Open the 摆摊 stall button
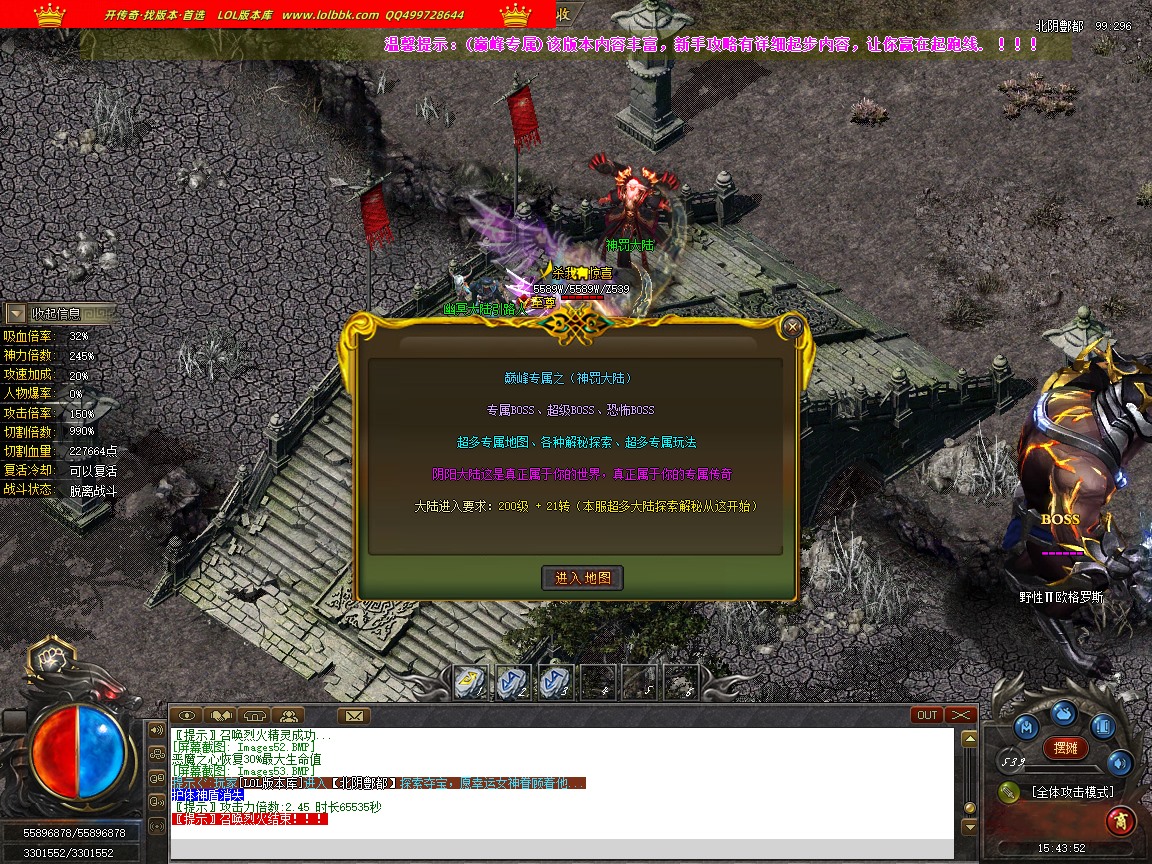Image resolution: width=1152 pixels, height=864 pixels. [1065, 747]
